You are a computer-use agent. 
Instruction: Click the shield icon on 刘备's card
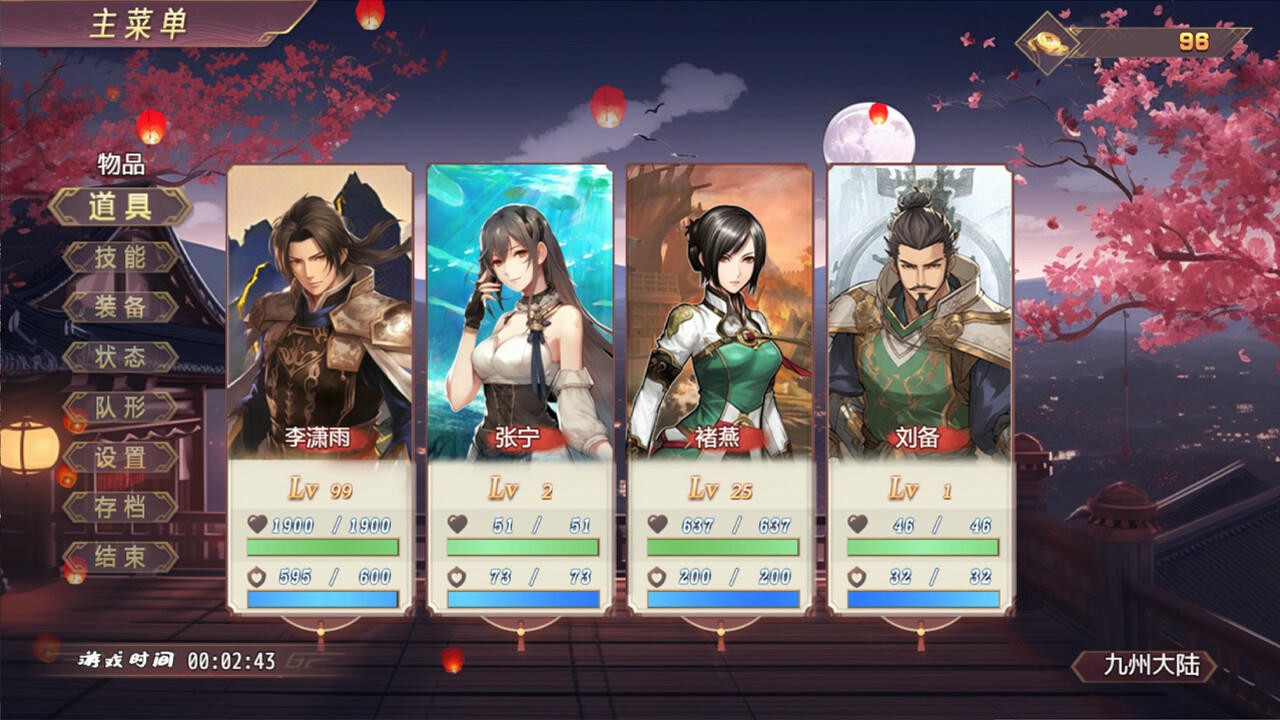[859, 578]
